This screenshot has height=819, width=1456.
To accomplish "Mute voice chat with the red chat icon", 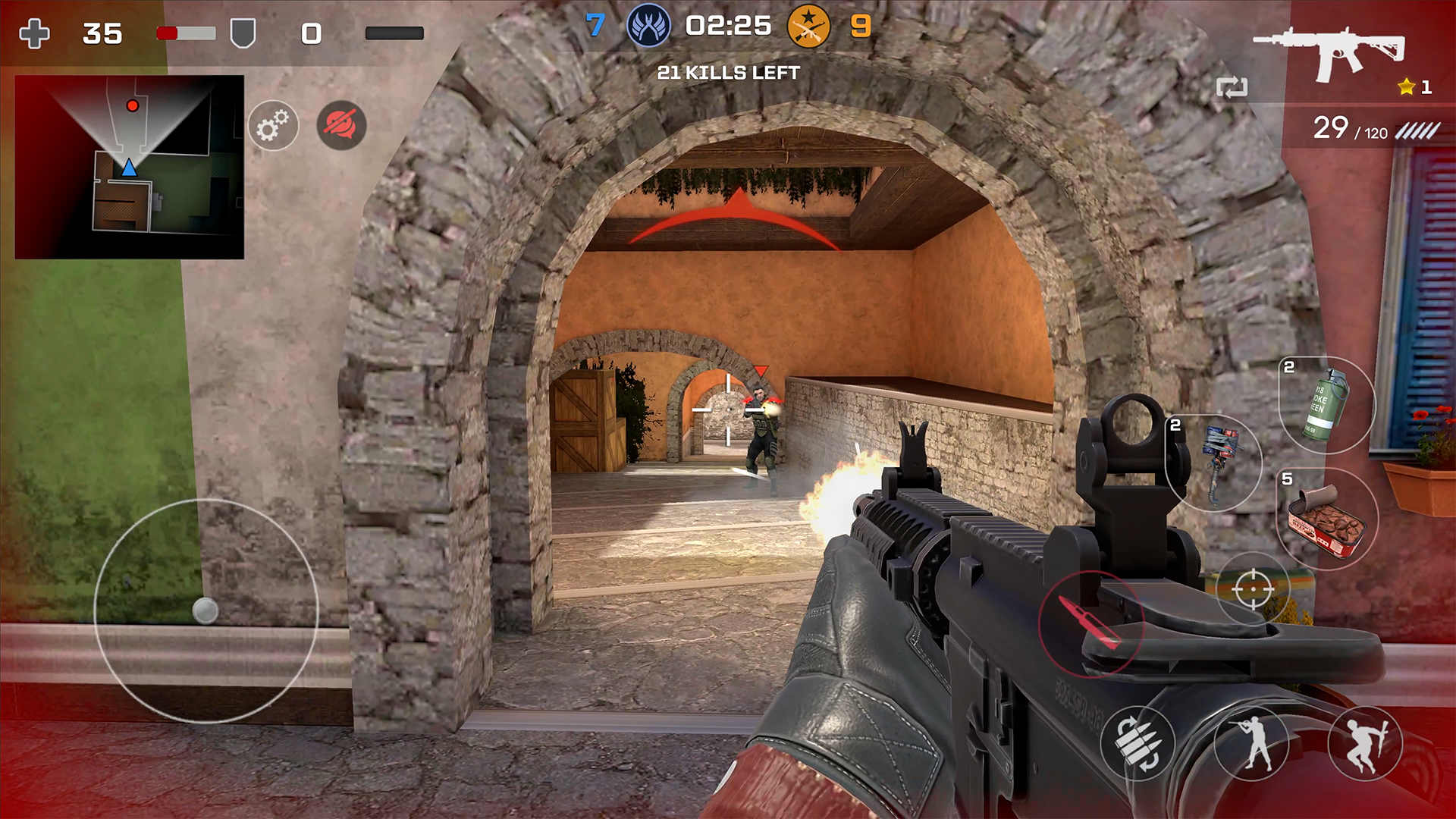I will coord(340,126).
